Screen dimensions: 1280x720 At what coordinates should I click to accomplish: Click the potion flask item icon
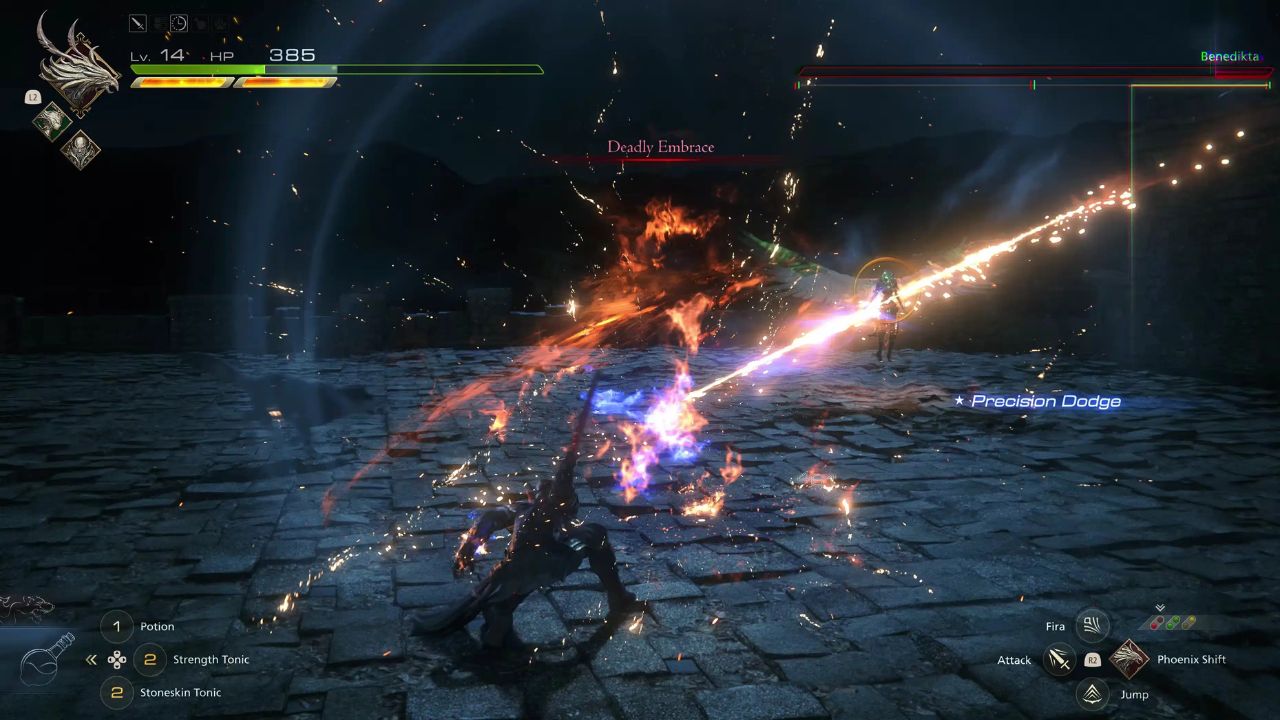pyautogui.click(x=46, y=658)
